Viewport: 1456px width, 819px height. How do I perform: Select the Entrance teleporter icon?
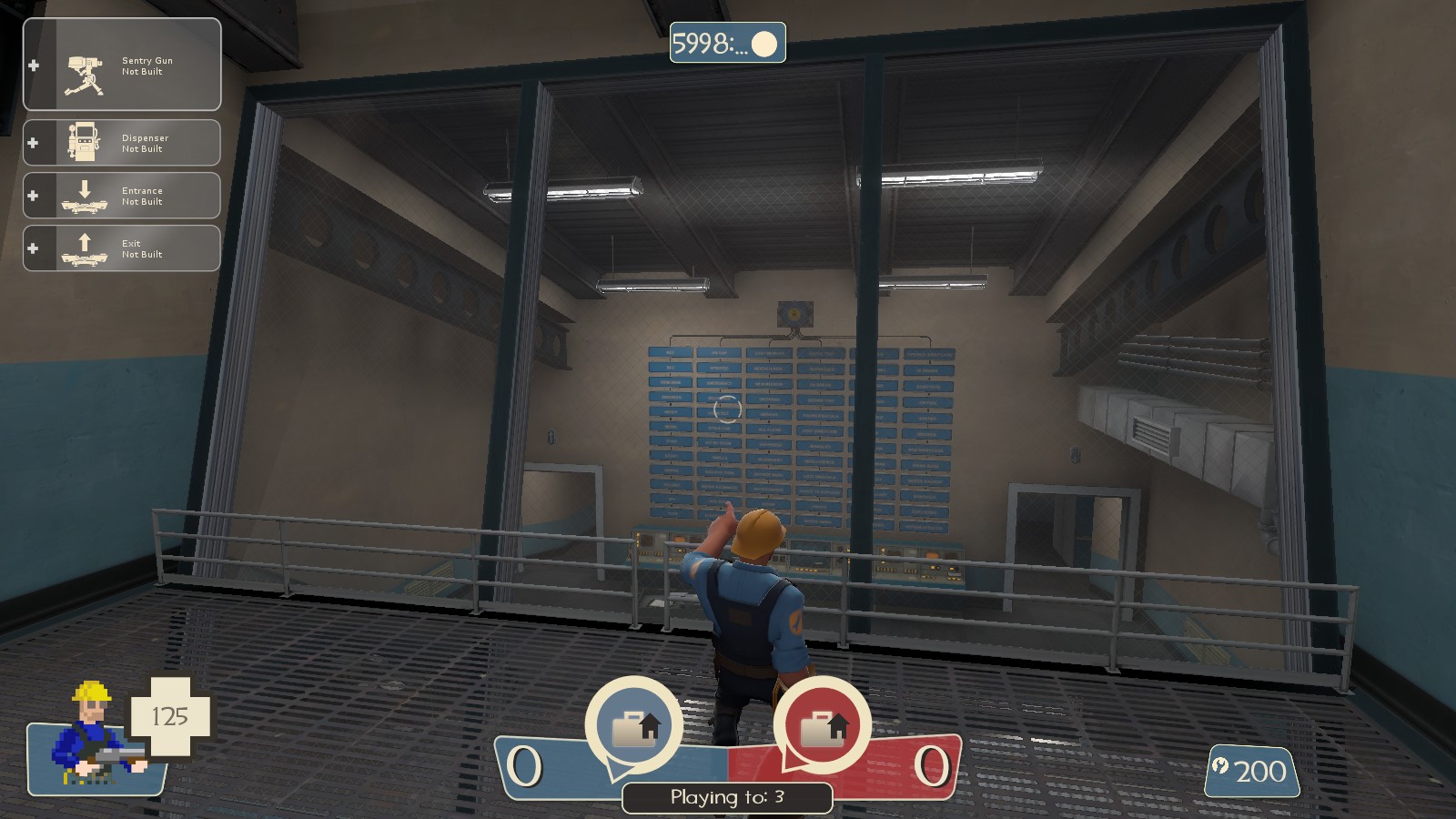(84, 197)
